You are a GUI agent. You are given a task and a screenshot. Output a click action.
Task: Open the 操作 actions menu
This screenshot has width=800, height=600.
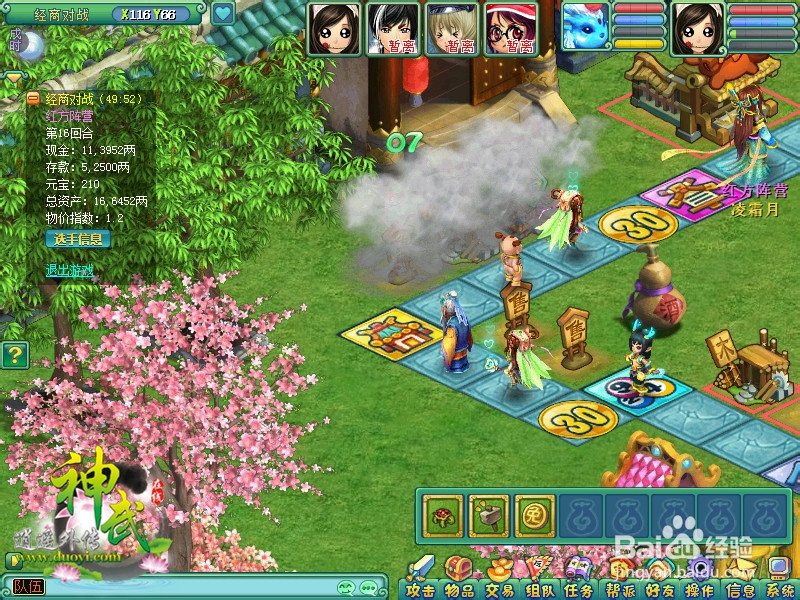point(700,588)
